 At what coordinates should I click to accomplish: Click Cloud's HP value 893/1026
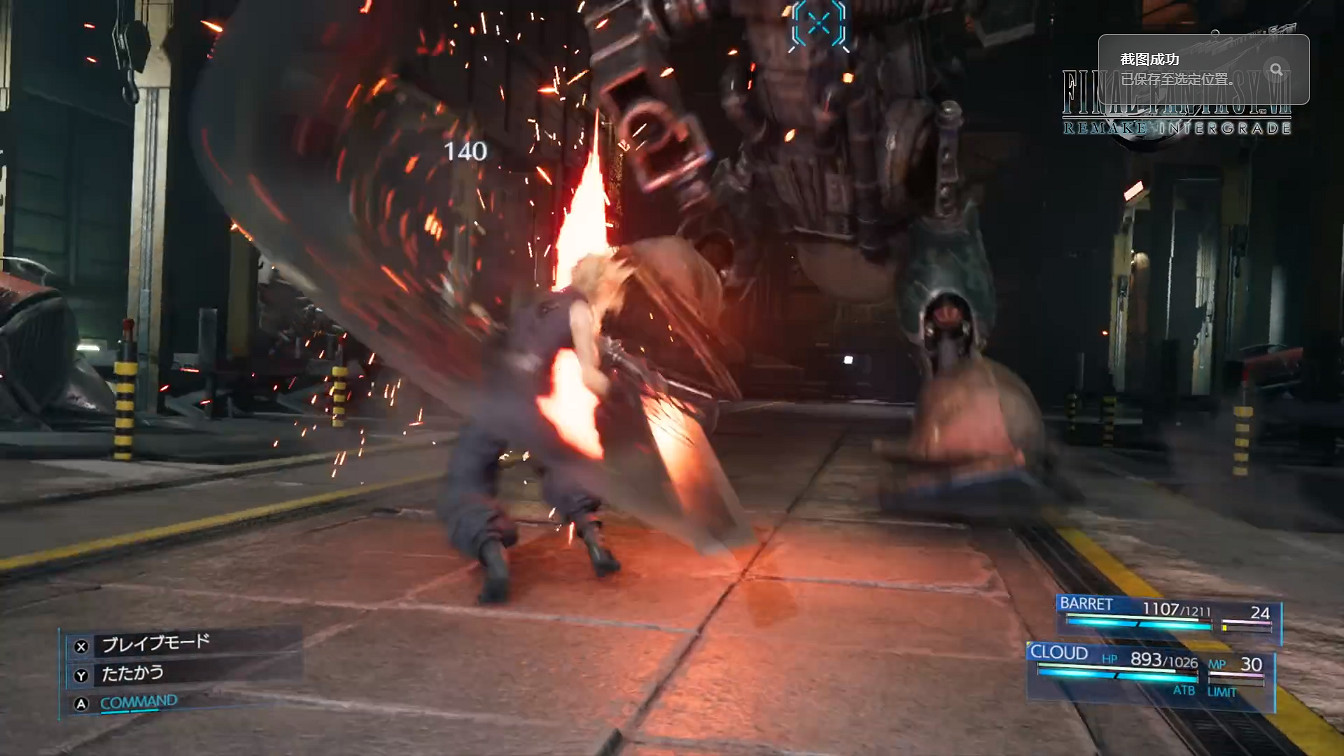[x=1164, y=660]
